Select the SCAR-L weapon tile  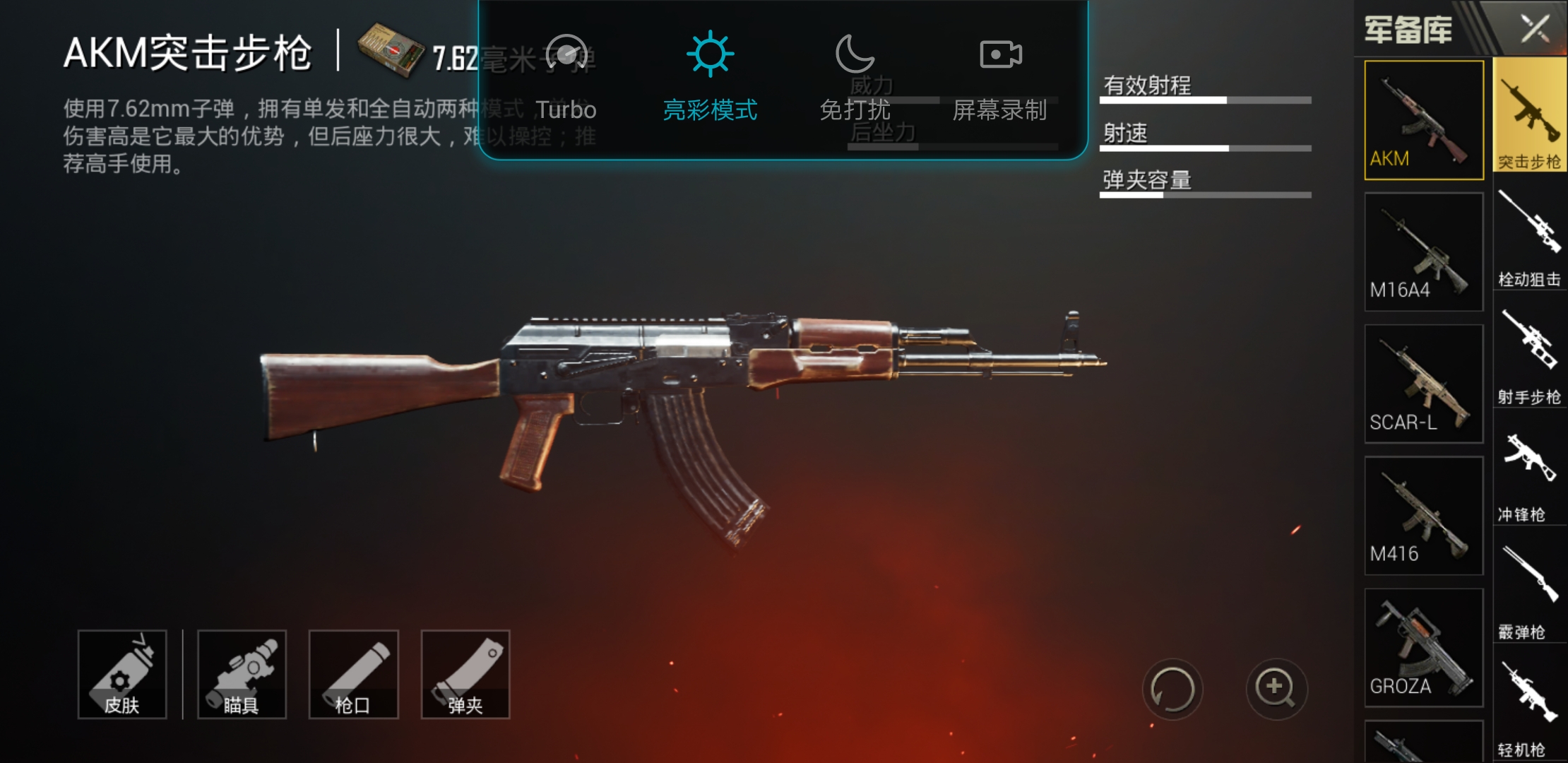point(1423,384)
